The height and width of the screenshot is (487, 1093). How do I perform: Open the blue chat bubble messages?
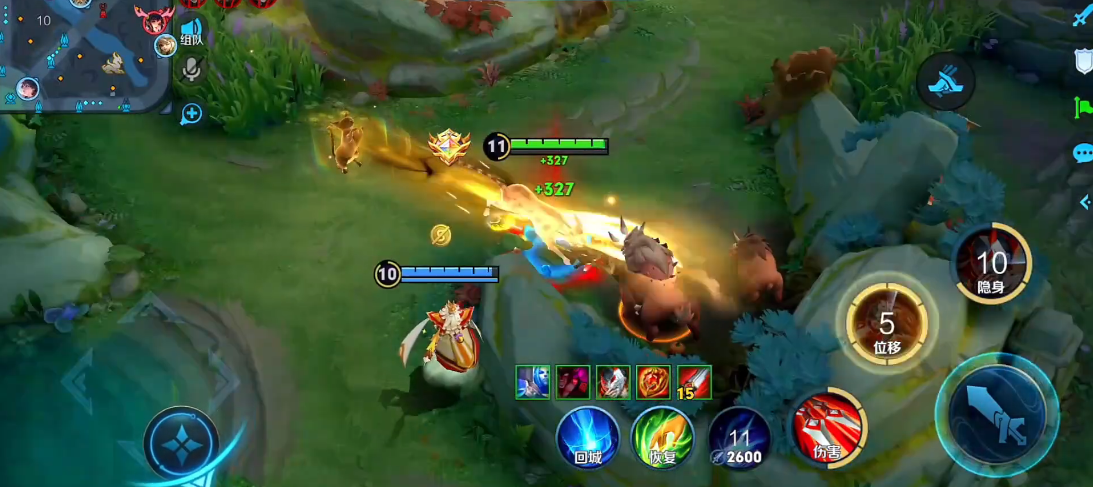(1083, 152)
